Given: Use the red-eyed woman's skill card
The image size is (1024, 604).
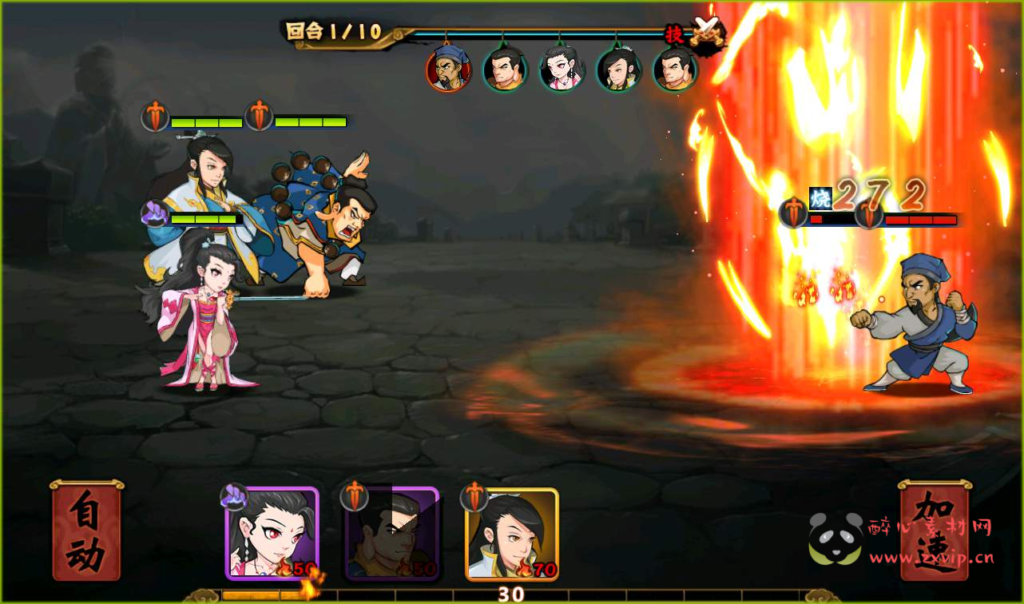Looking at the screenshot, I should [x=272, y=534].
